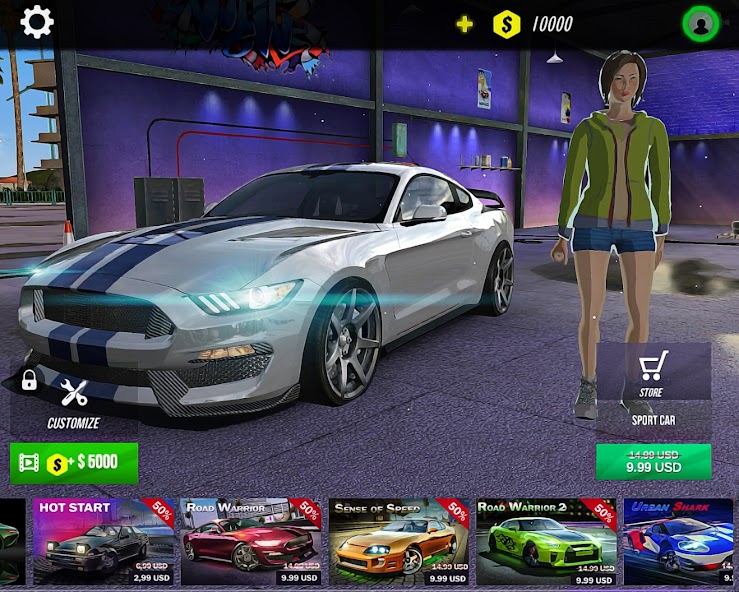Open the Customize car menu
Screen dimensions: 739x592
pyautogui.click(x=74, y=402)
